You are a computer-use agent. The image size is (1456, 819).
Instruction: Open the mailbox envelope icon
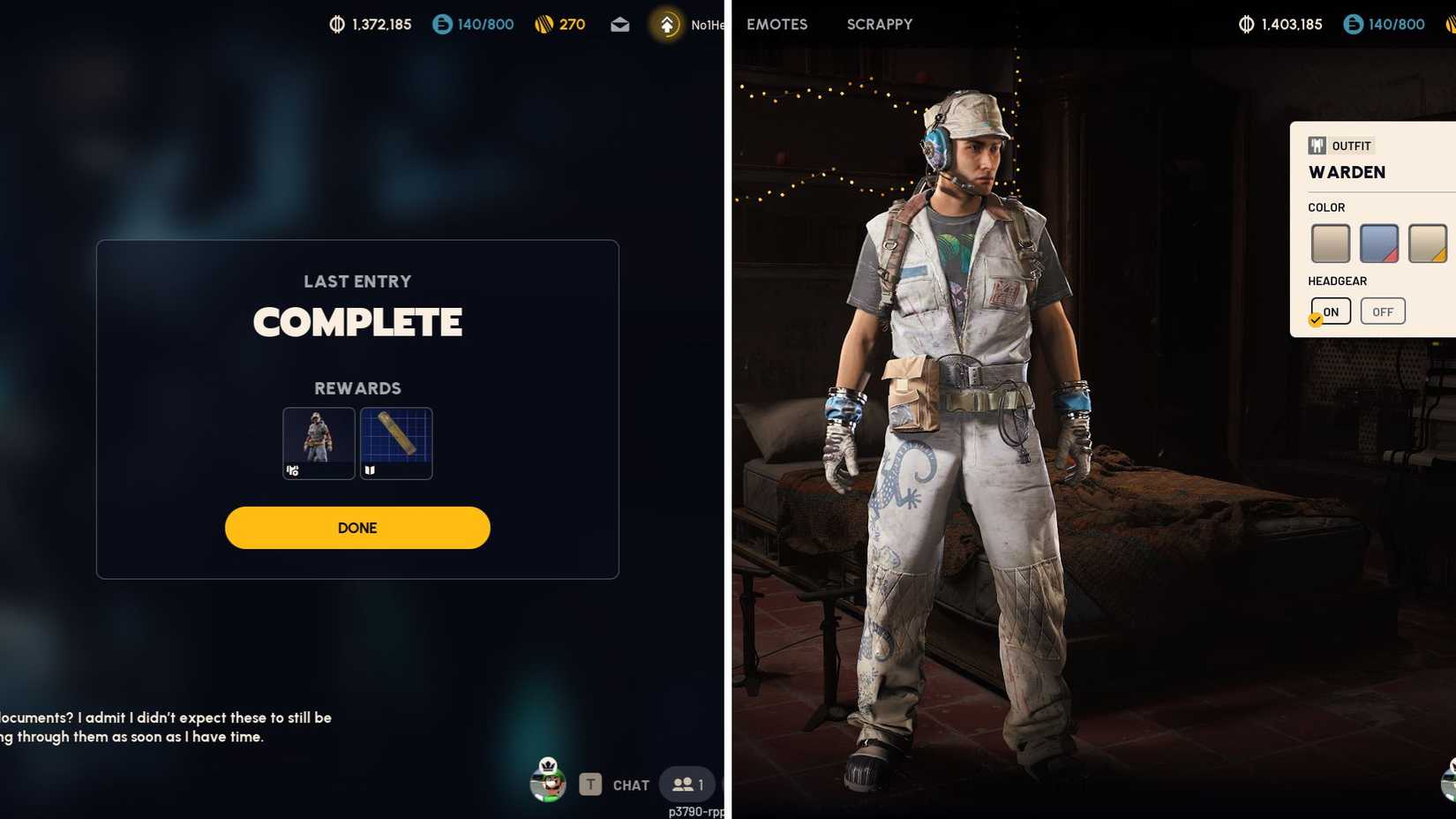619,25
